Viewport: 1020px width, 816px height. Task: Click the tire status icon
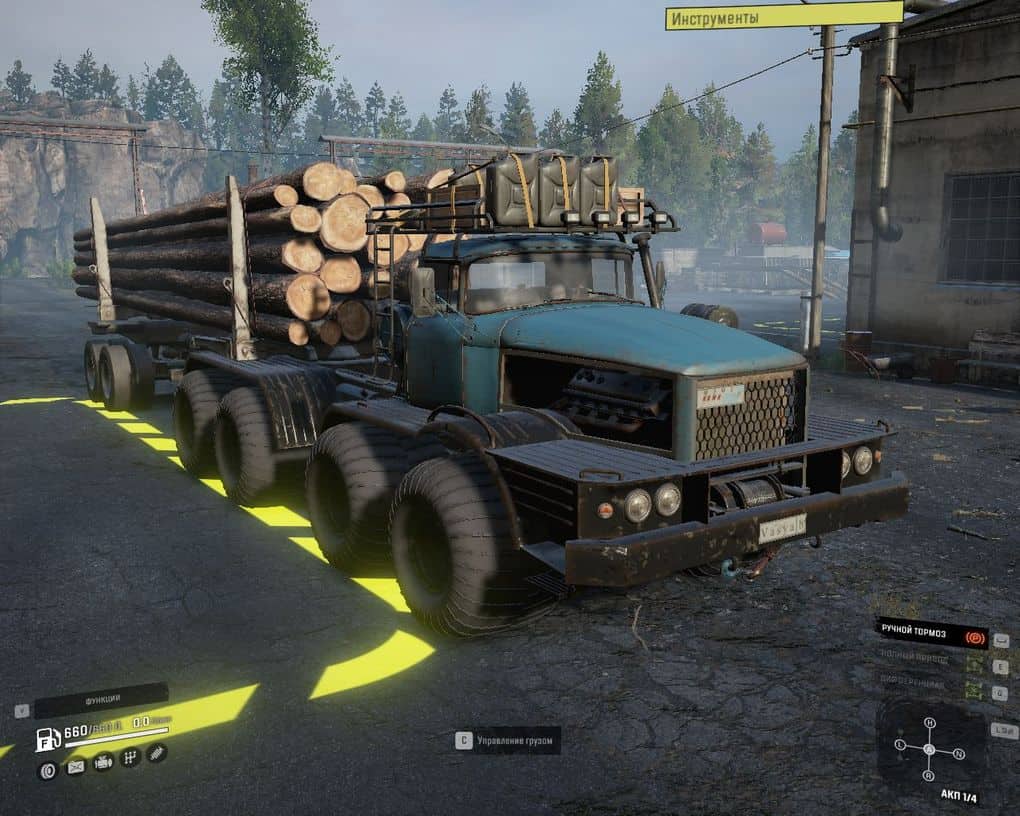47,769
